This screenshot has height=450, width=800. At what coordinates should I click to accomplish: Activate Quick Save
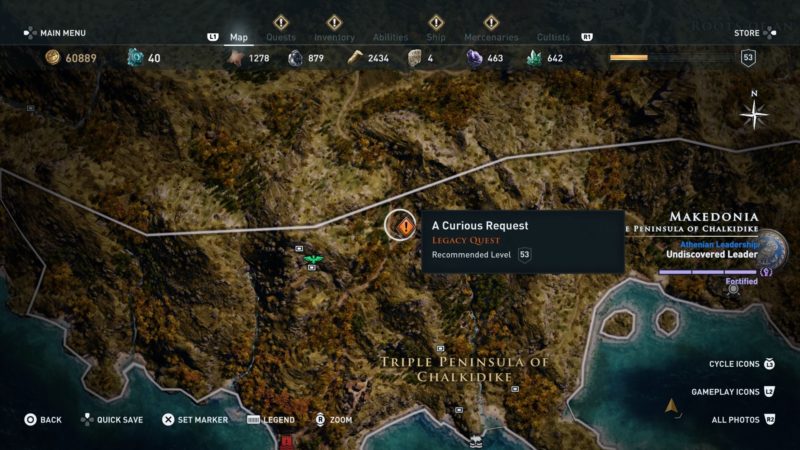pyautogui.click(x=112, y=420)
